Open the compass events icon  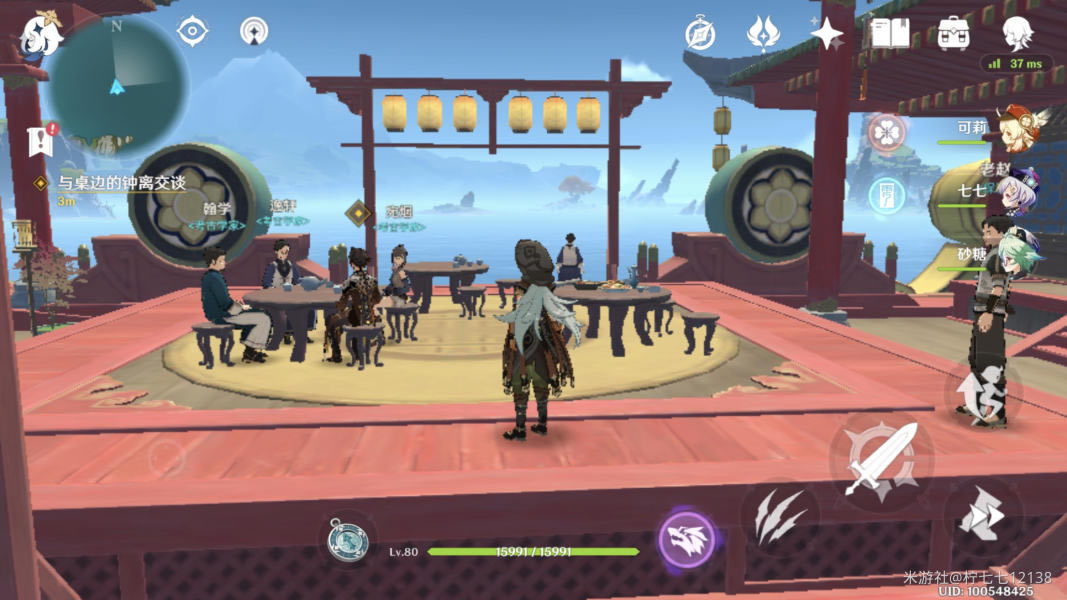(x=700, y=34)
